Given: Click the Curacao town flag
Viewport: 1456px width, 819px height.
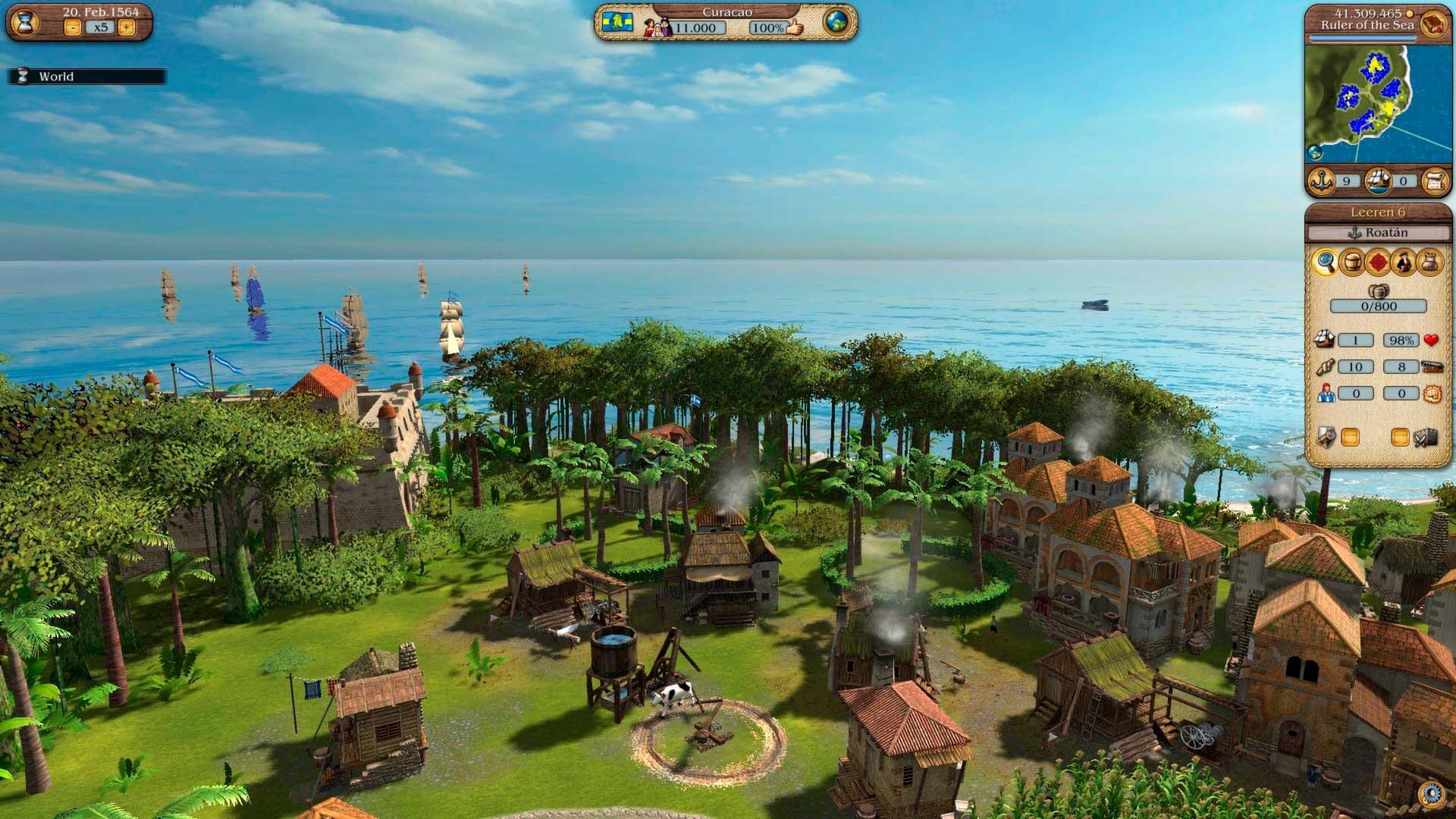Looking at the screenshot, I should pos(617,22).
